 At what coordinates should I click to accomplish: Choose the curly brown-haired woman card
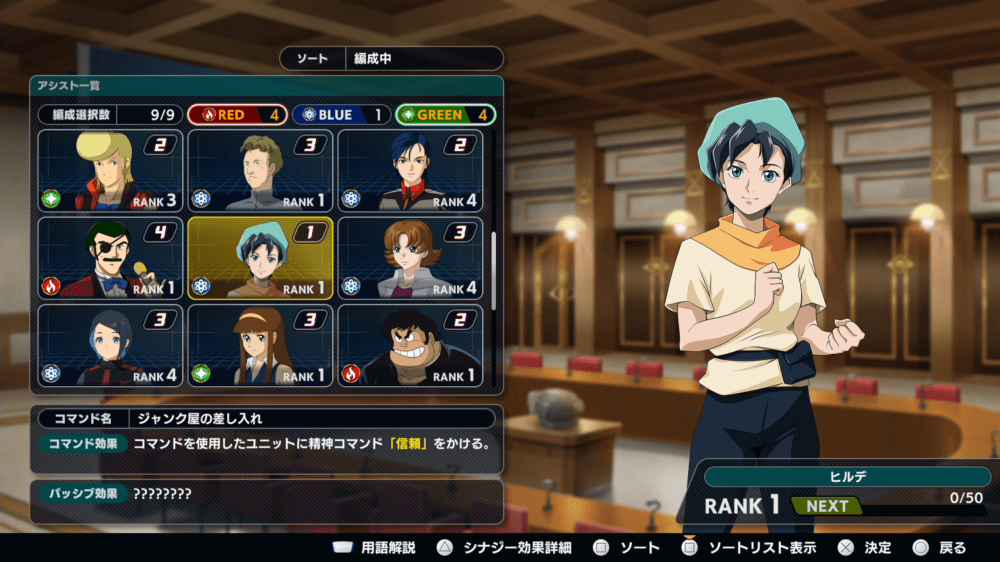[410, 259]
